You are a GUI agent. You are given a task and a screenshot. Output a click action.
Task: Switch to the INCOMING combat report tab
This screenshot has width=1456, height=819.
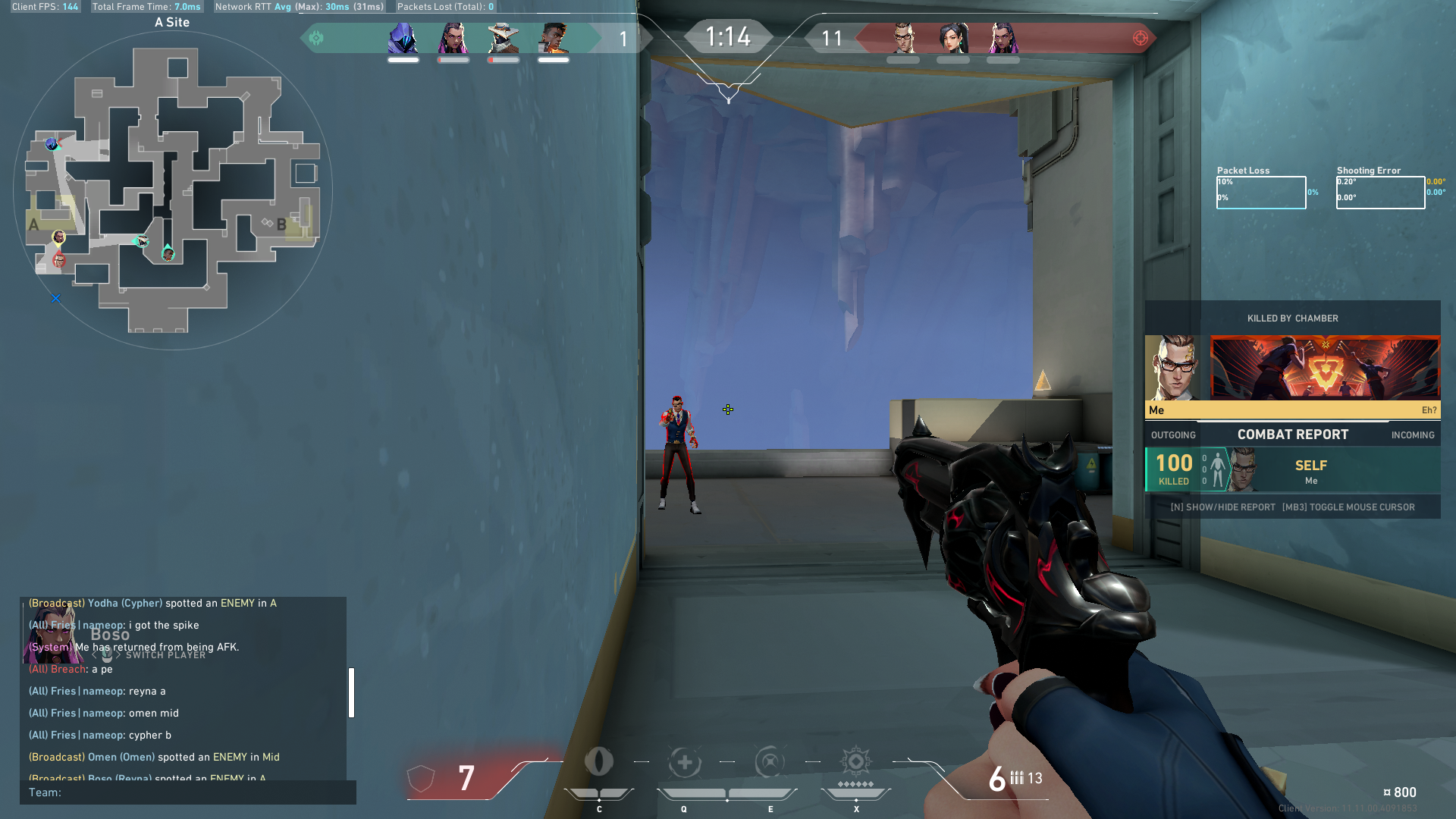tap(1412, 435)
